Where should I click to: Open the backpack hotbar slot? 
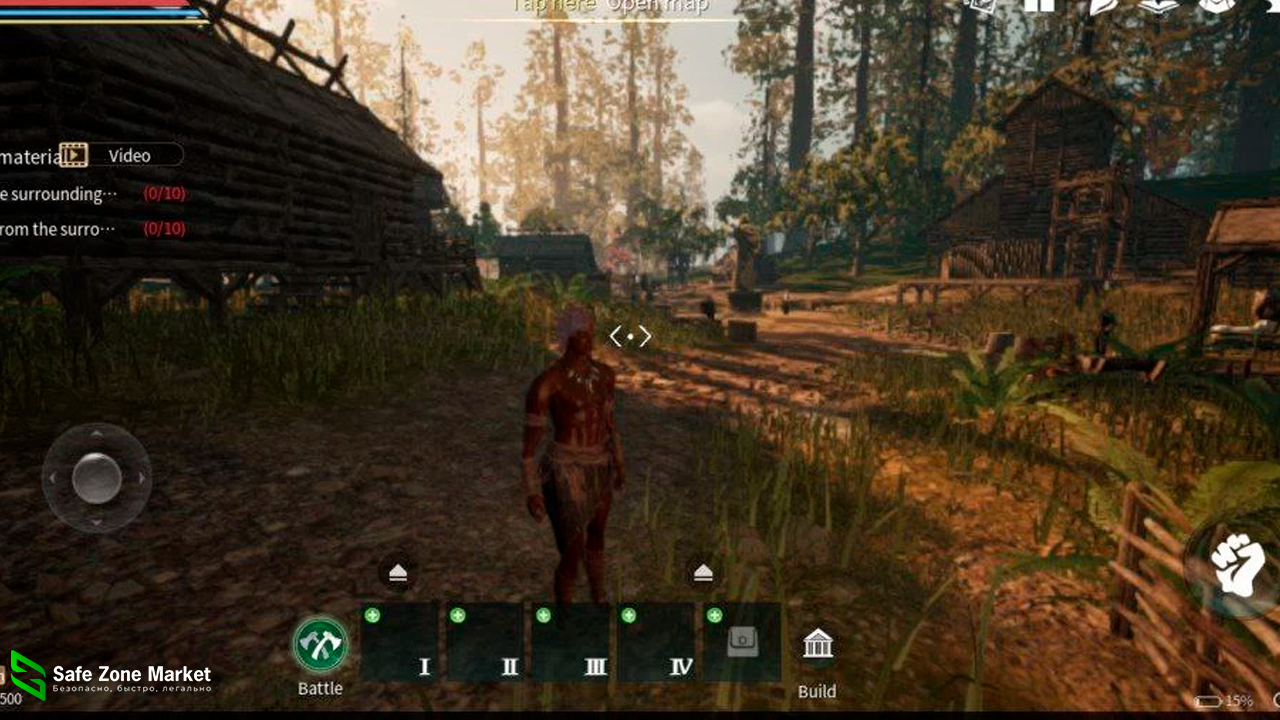pyautogui.click(x=741, y=643)
